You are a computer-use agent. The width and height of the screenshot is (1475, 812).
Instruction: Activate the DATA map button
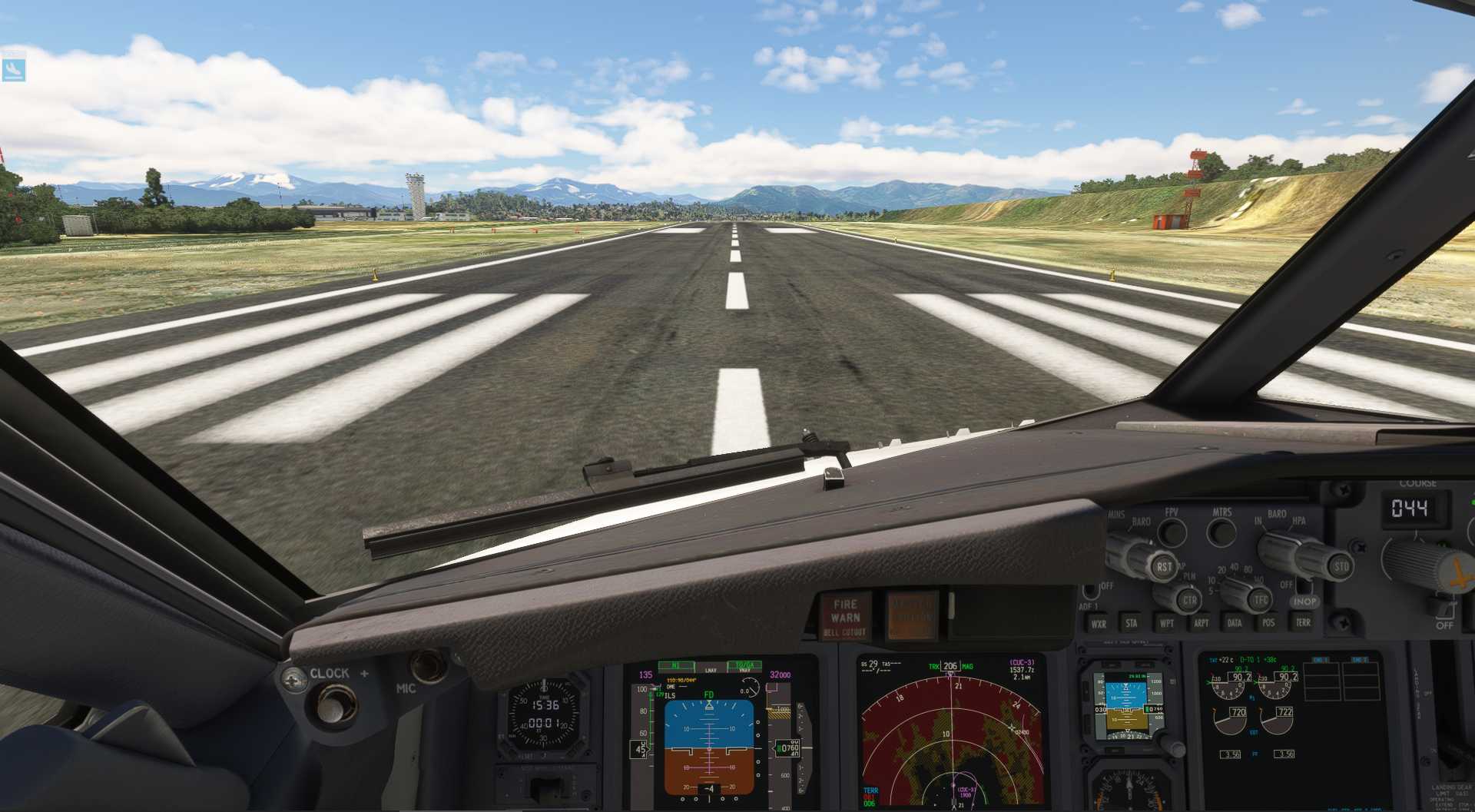coord(1235,623)
